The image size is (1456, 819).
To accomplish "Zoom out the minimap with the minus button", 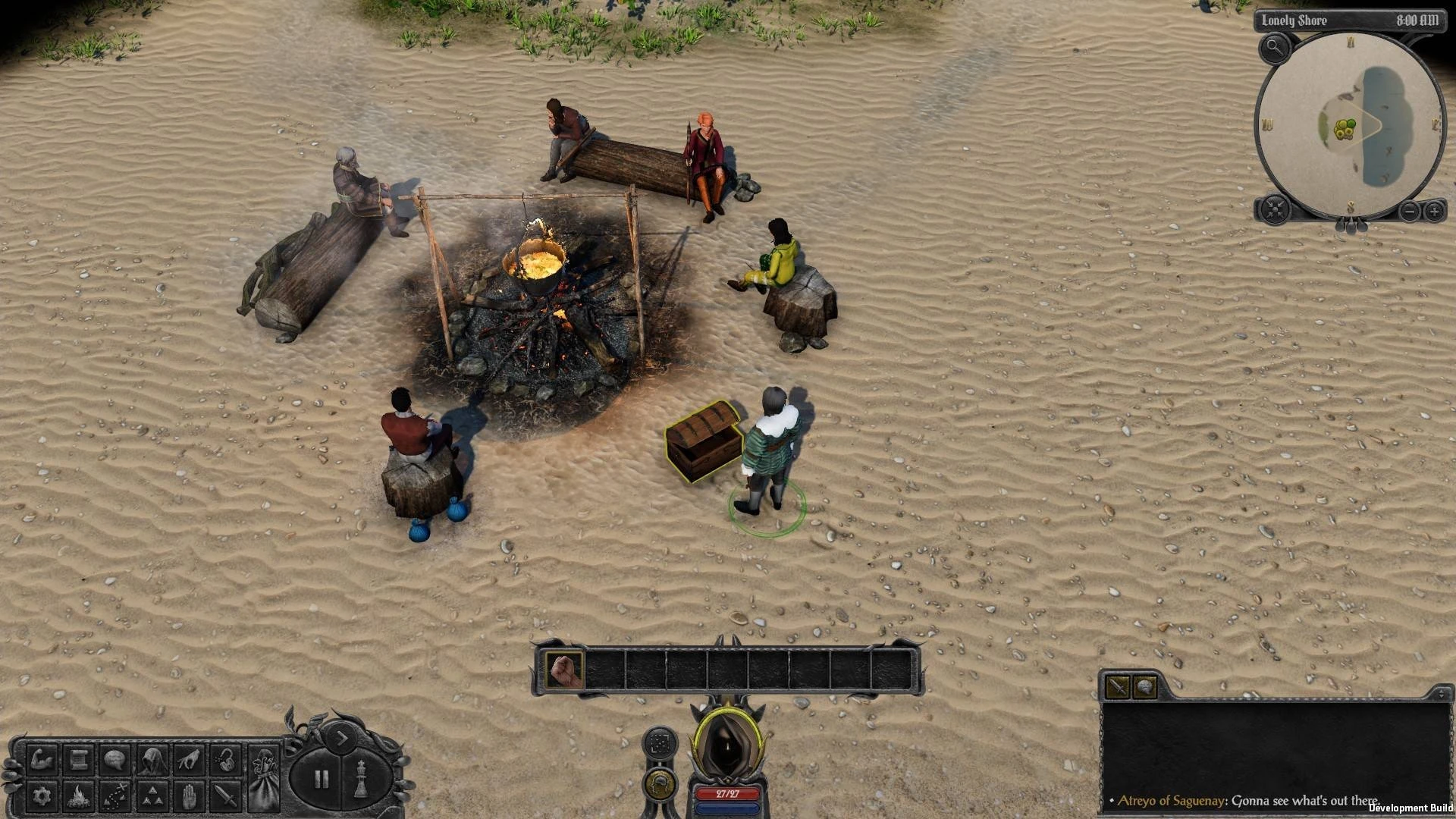I will 1409,210.
